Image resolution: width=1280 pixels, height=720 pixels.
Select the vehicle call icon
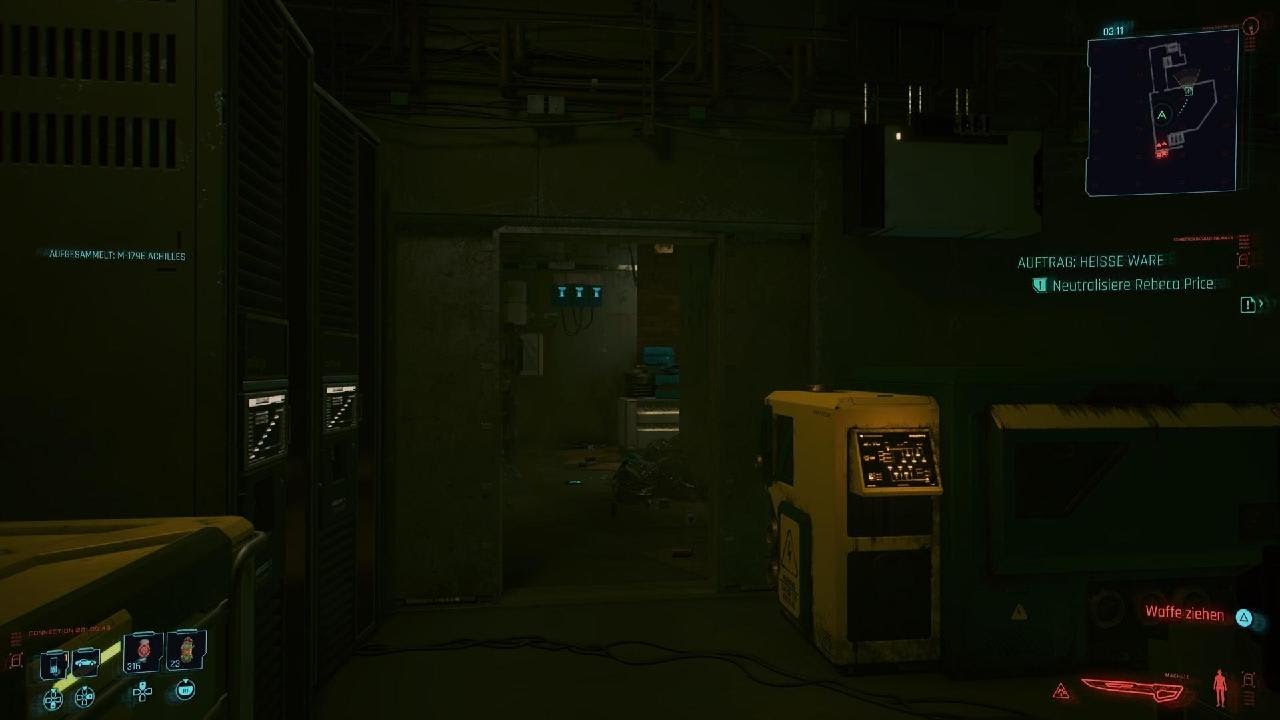[x=85, y=664]
